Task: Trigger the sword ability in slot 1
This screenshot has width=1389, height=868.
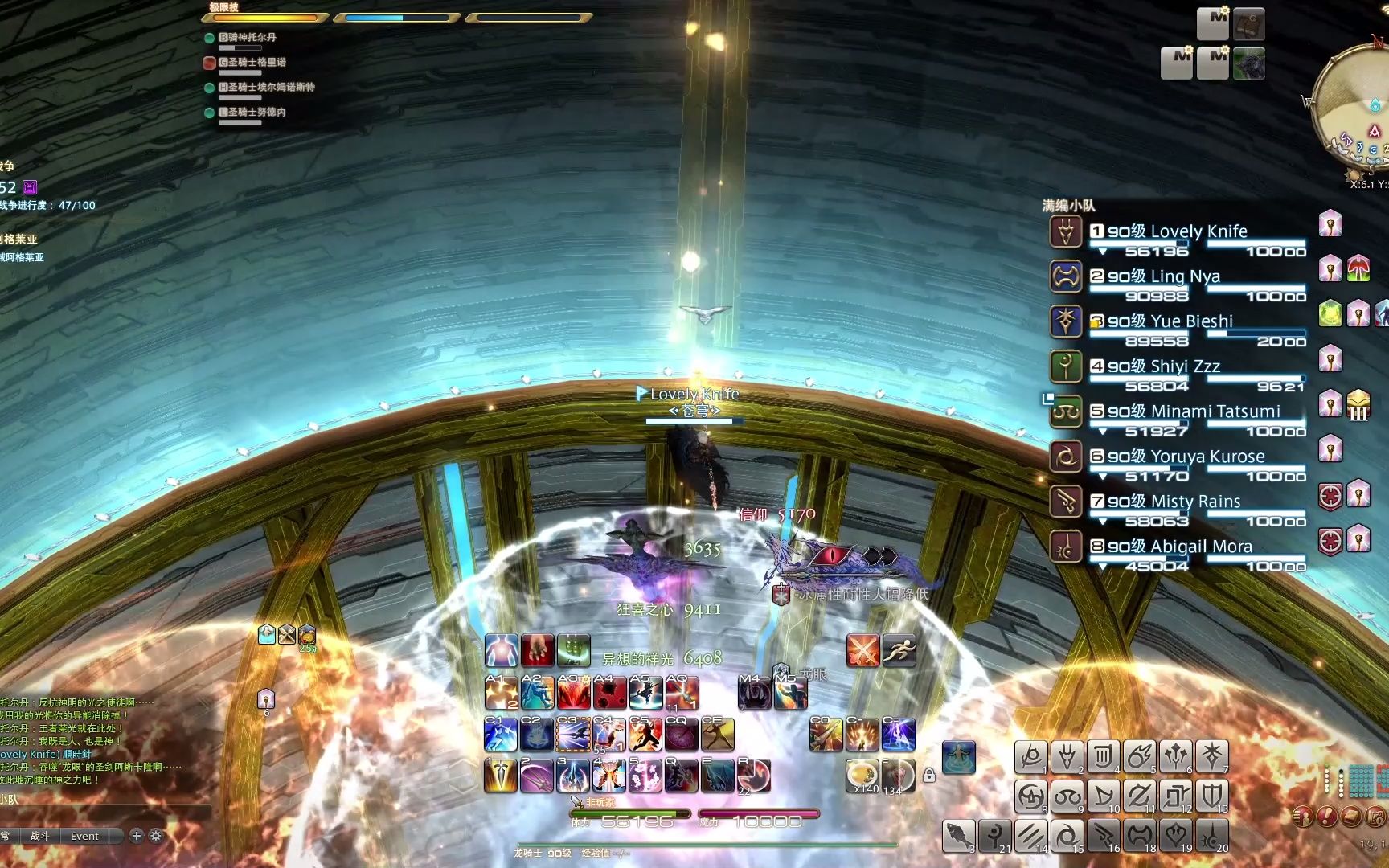Action: click(501, 776)
